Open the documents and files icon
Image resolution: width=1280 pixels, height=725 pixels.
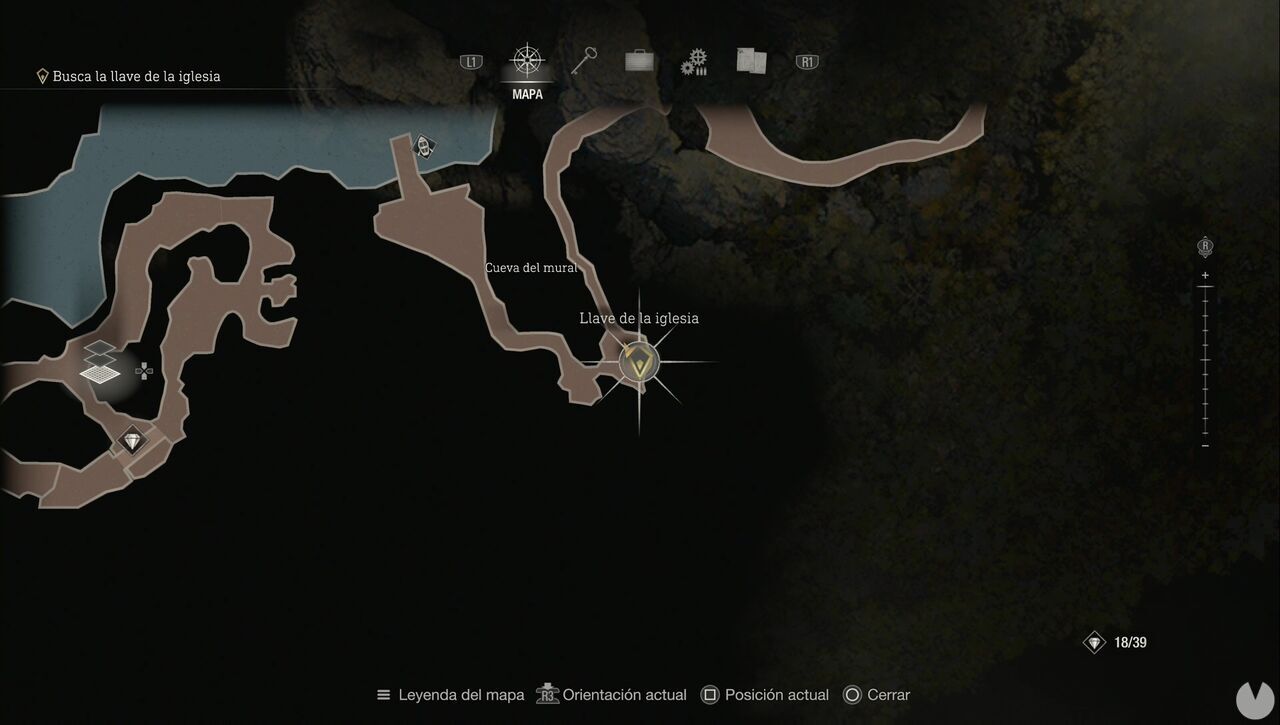click(749, 60)
